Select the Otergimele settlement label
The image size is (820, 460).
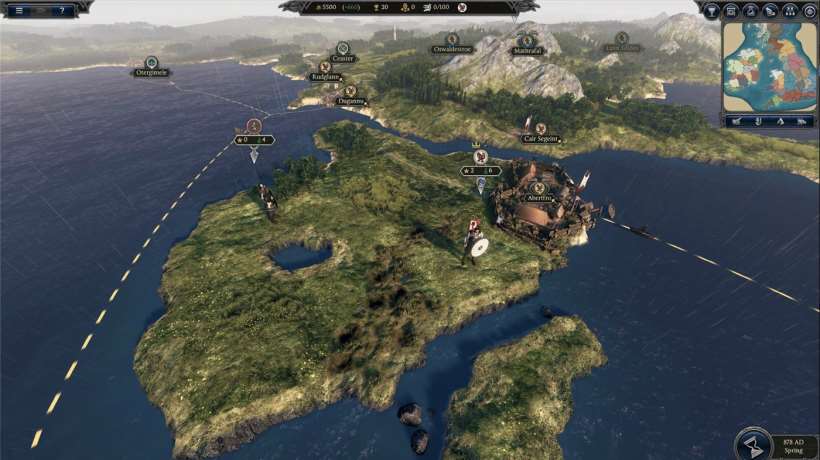[151, 72]
